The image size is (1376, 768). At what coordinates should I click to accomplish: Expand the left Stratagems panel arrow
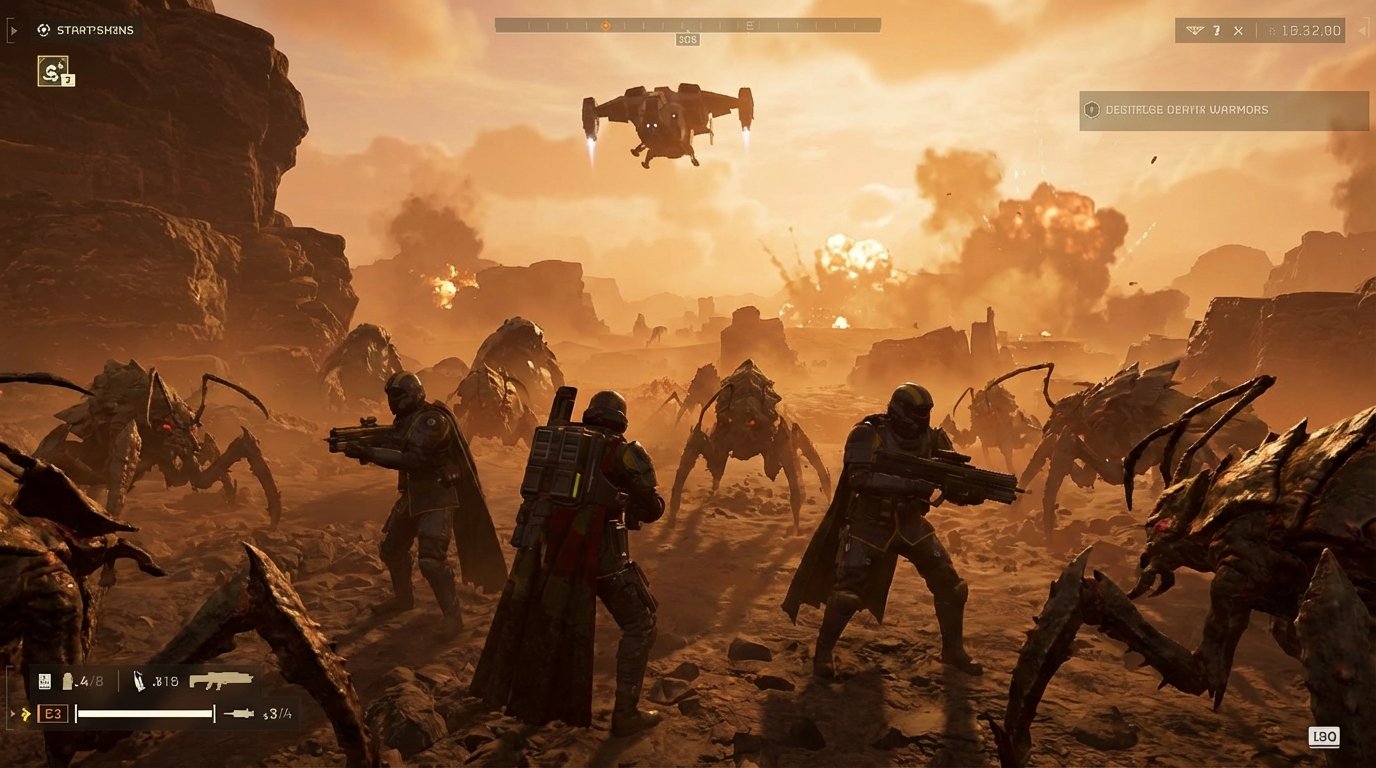click(14, 30)
